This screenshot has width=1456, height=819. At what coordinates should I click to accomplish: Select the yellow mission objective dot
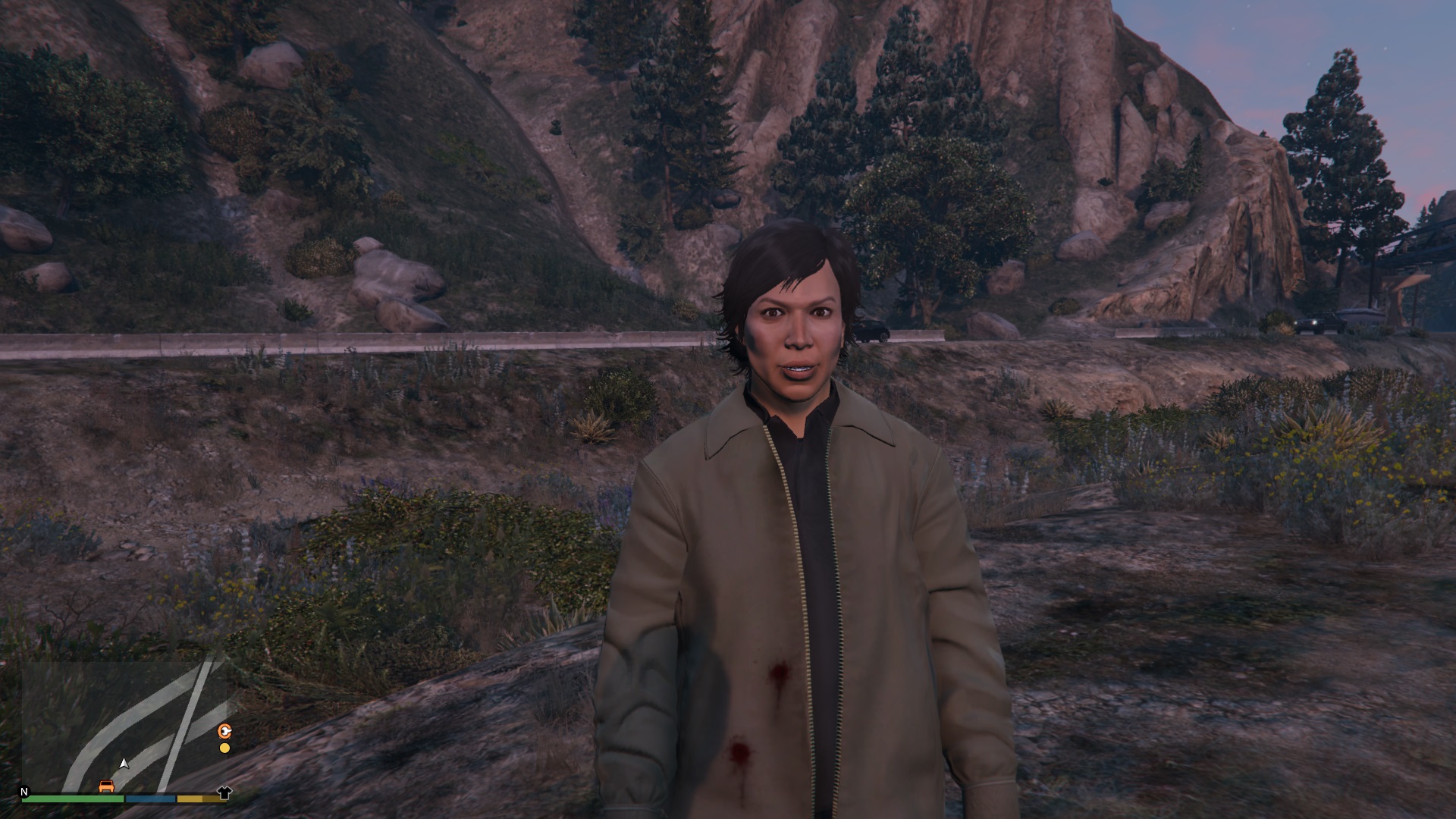(224, 748)
